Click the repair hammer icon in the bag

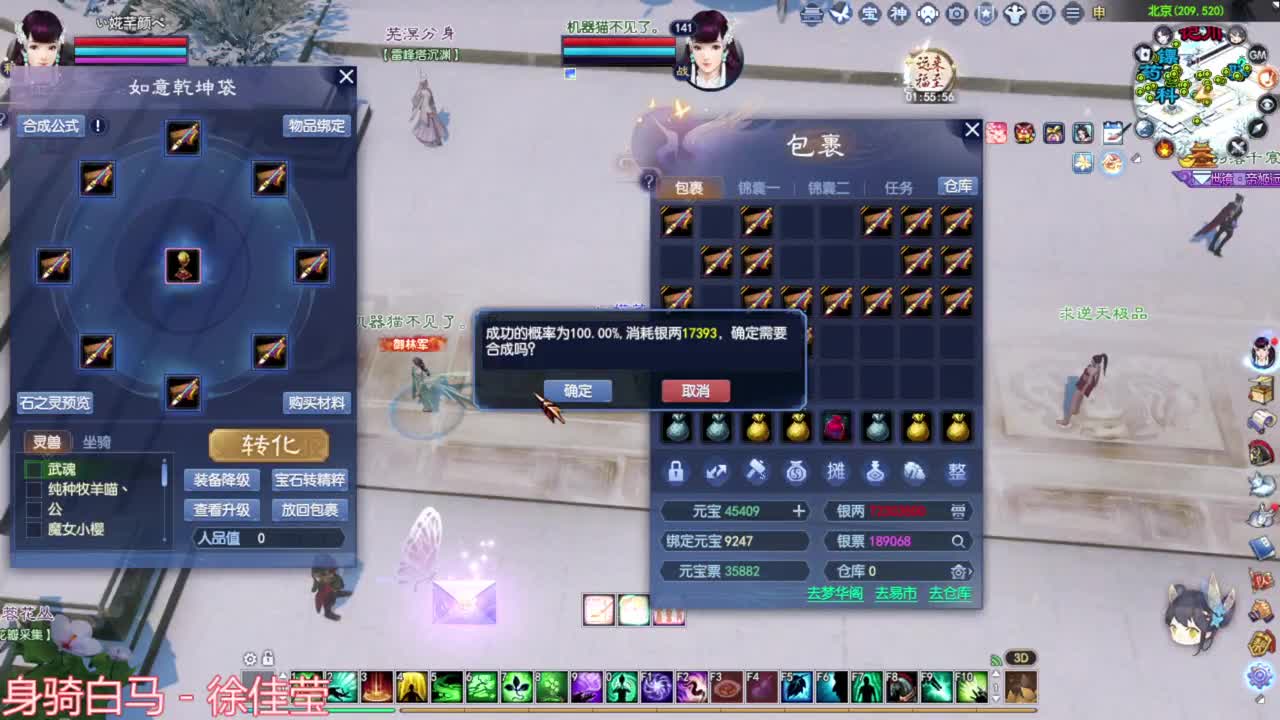756,472
